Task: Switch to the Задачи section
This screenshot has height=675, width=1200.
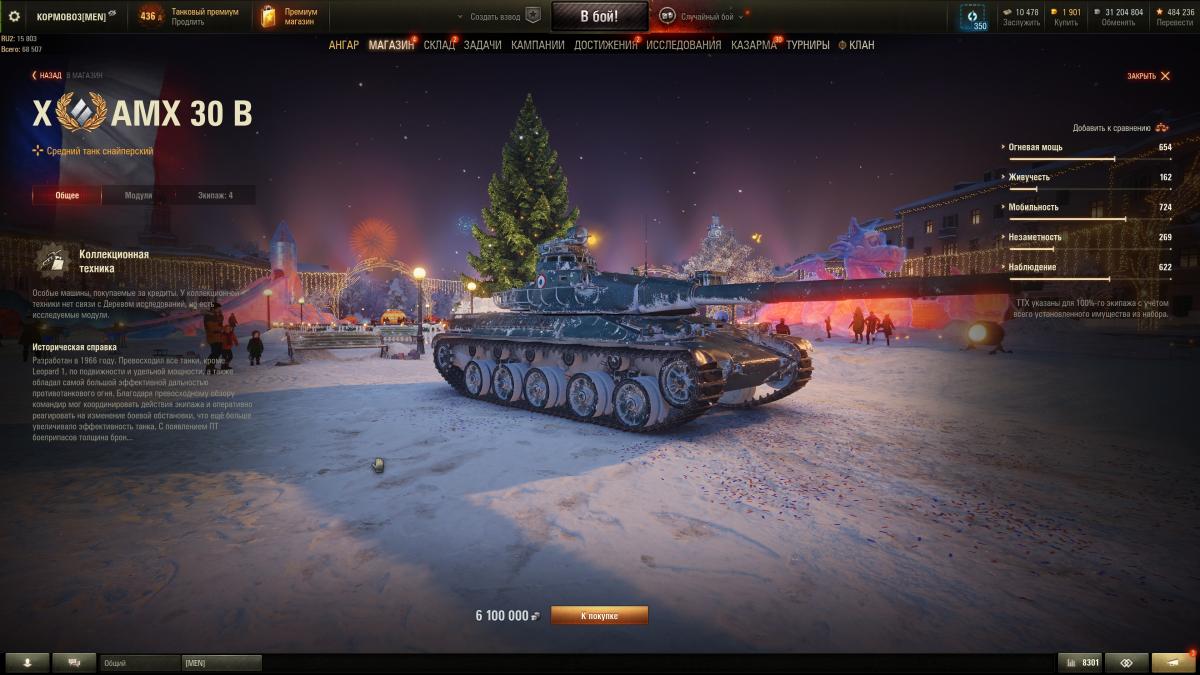Action: (482, 45)
